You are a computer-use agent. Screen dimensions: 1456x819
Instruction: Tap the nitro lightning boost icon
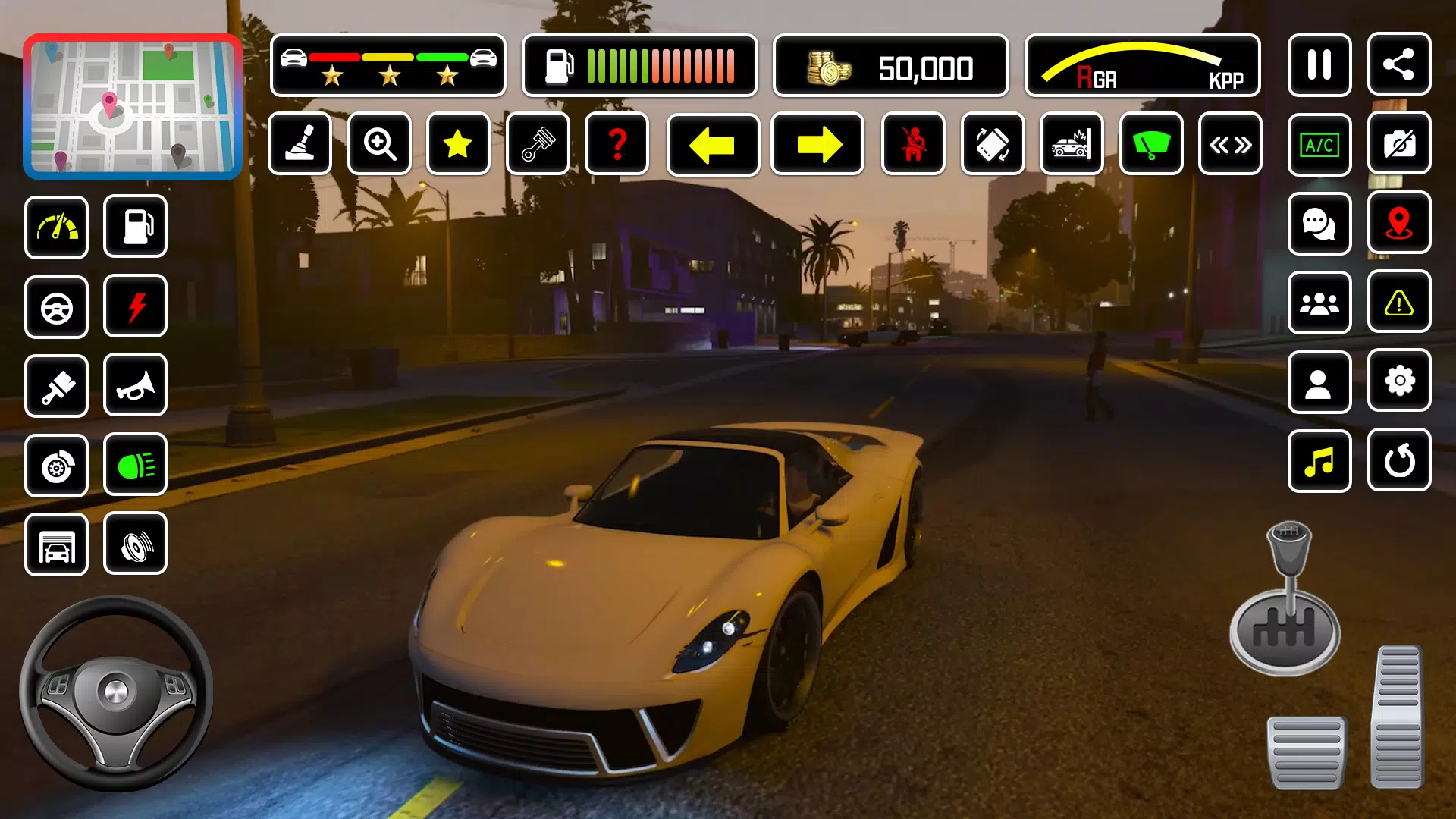click(x=135, y=306)
